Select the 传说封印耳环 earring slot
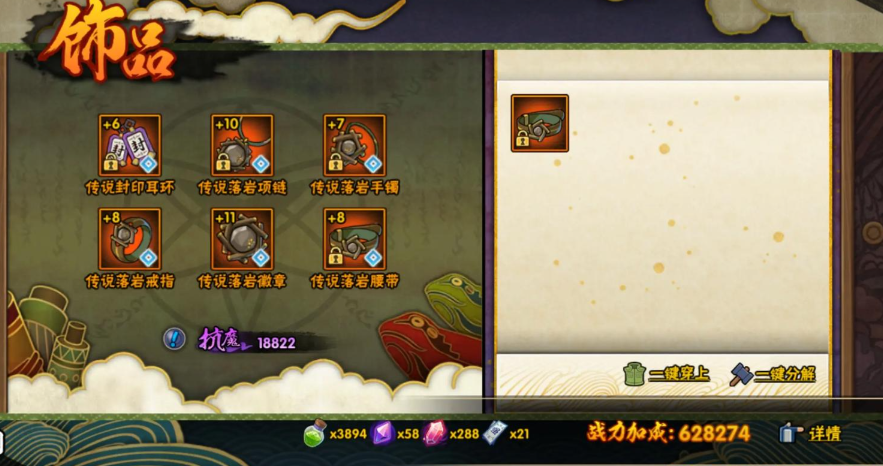 [x=129, y=146]
